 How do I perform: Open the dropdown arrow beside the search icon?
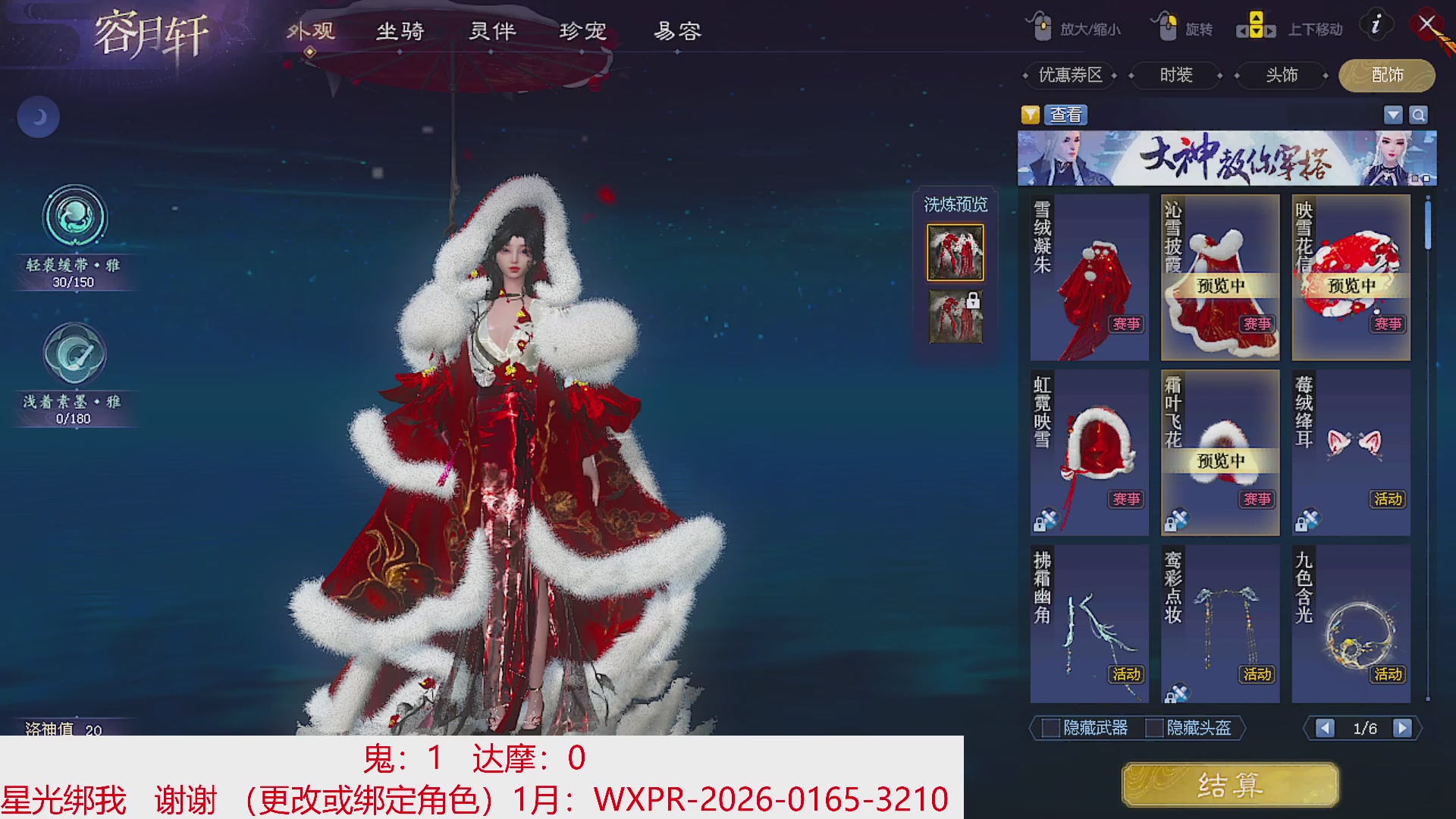1393,115
